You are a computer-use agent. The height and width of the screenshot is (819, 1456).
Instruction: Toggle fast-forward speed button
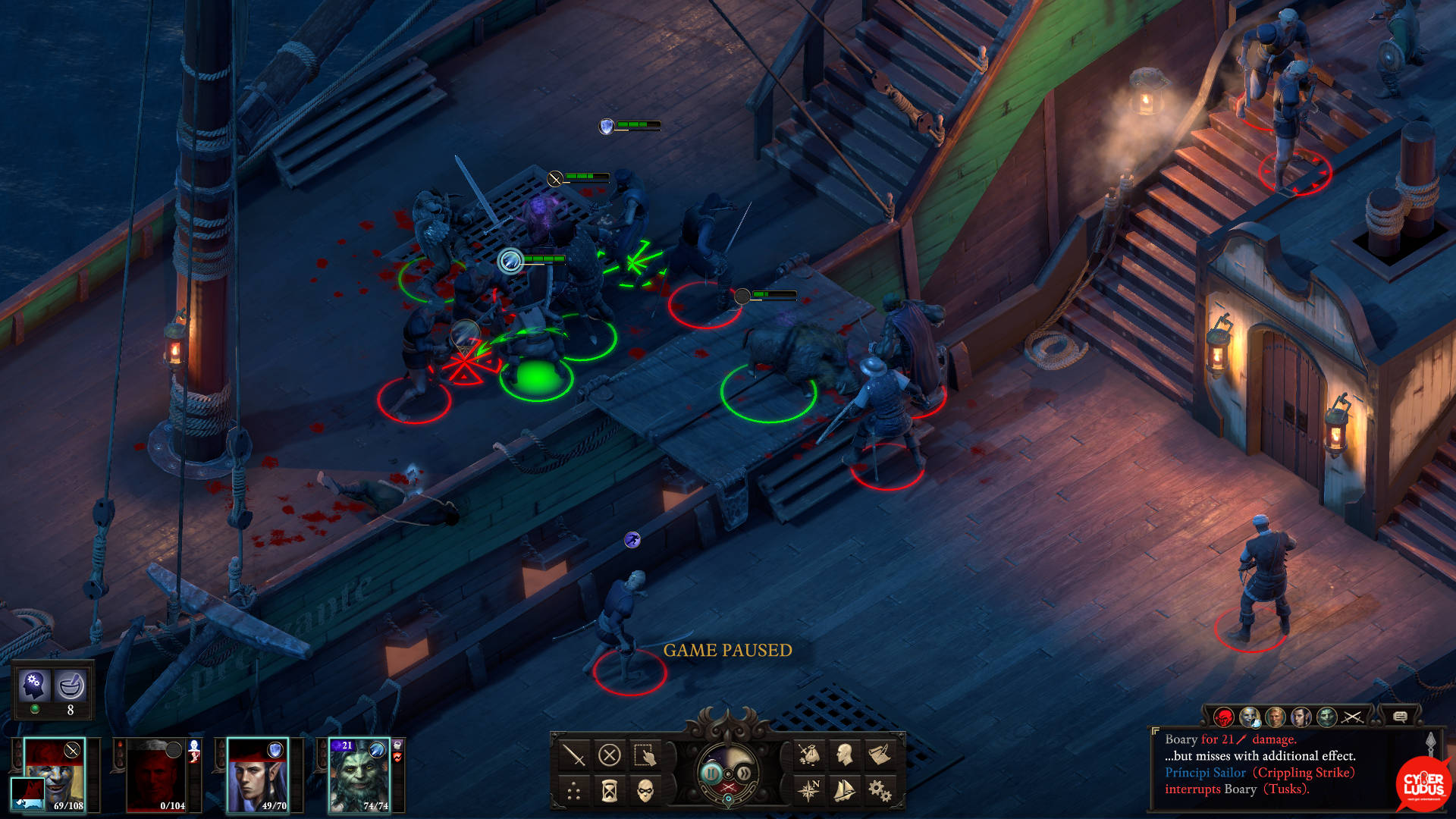(745, 773)
